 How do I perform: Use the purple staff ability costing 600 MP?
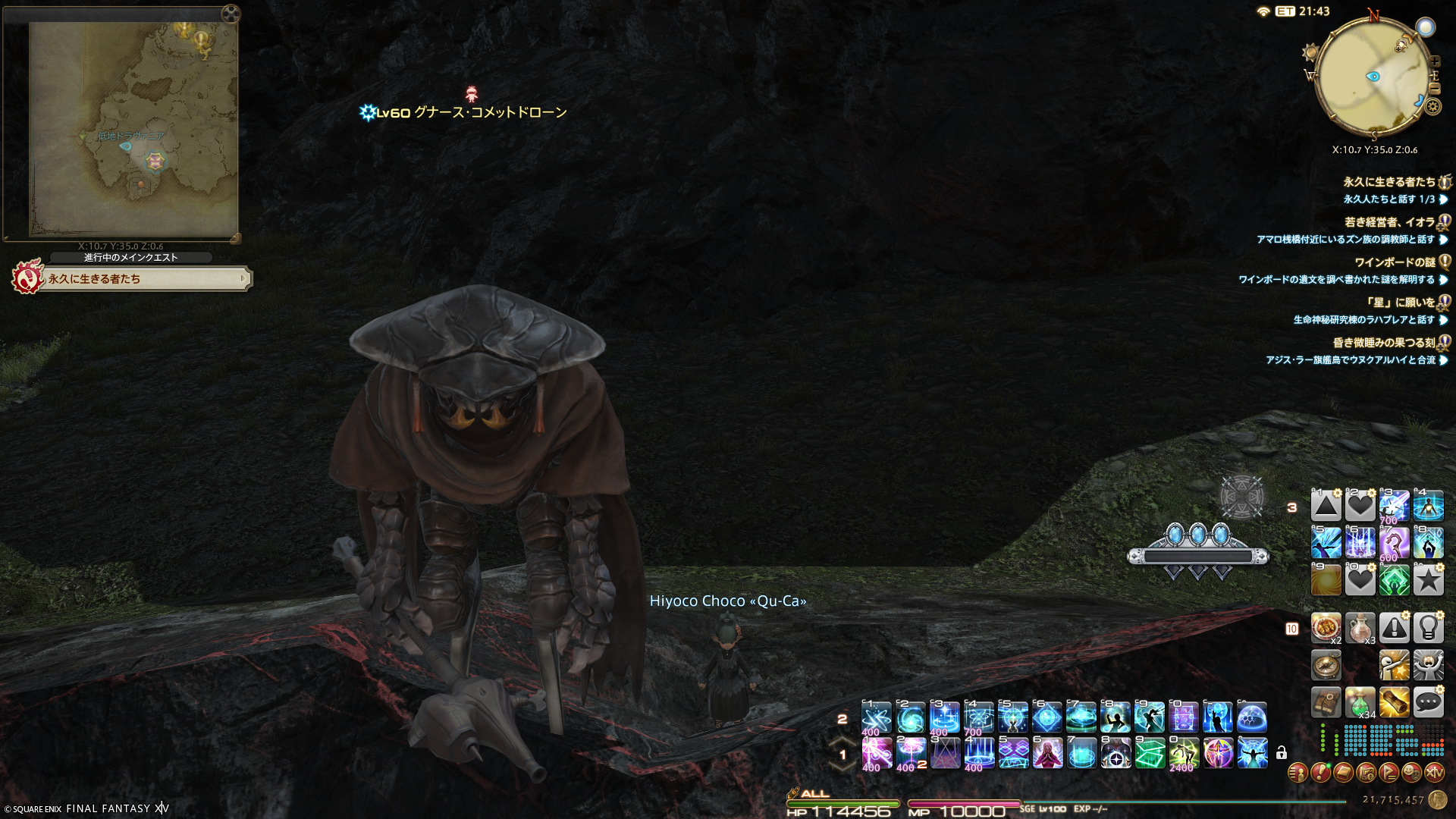click(1394, 543)
